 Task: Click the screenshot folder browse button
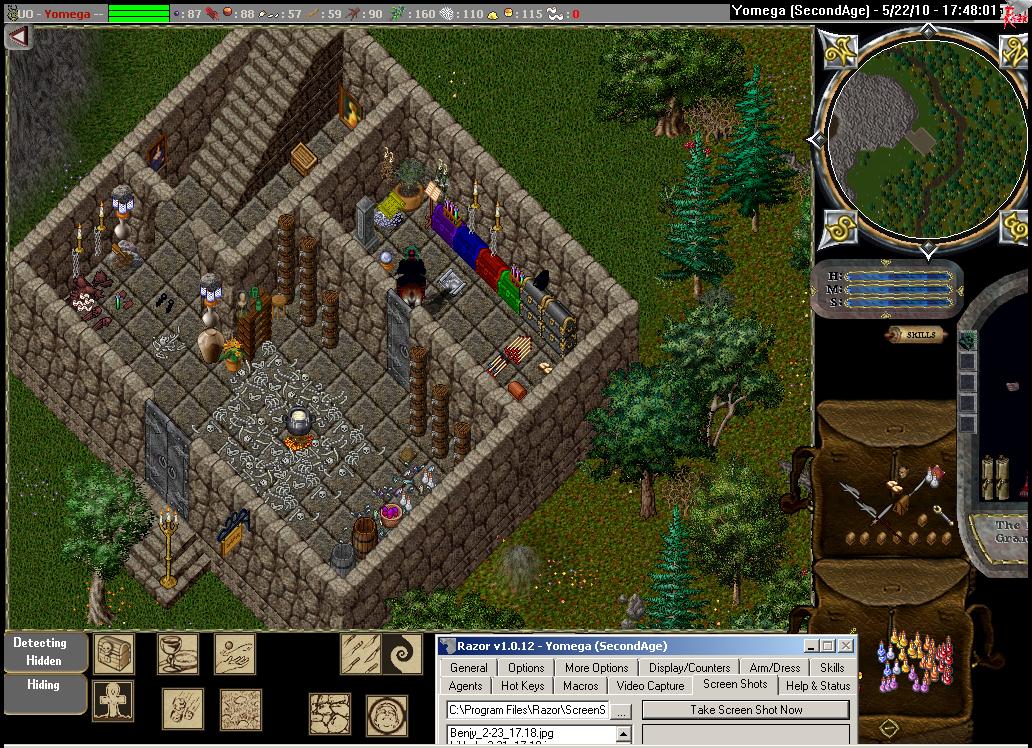click(x=621, y=711)
